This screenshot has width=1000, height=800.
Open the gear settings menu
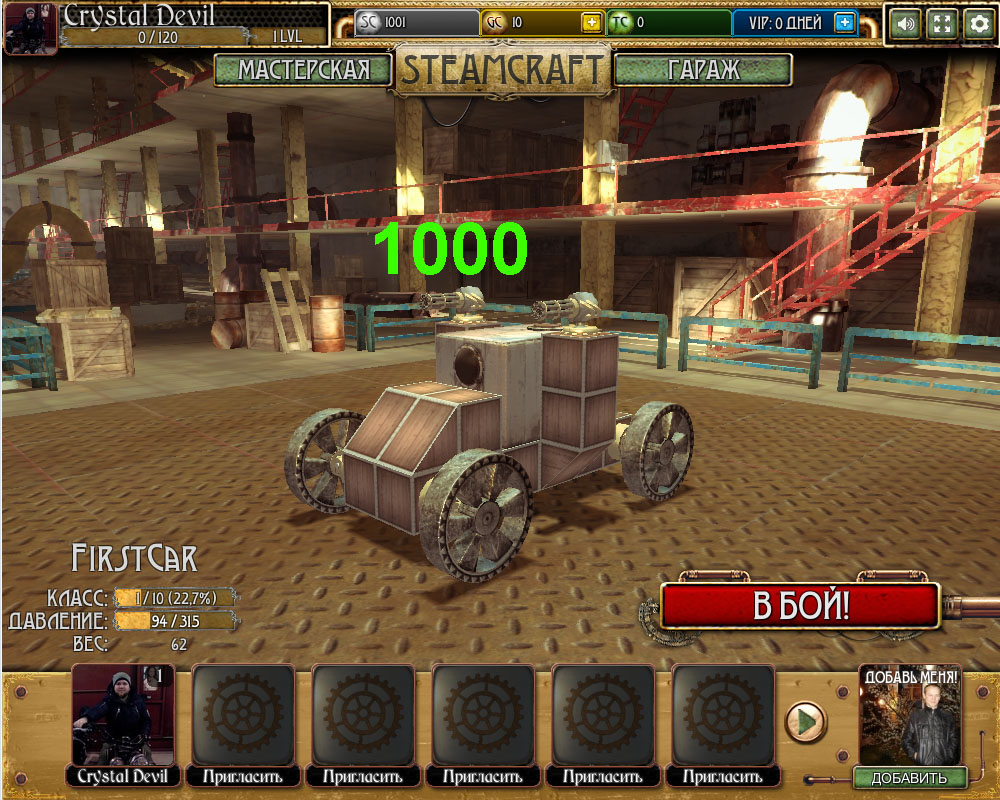click(978, 24)
